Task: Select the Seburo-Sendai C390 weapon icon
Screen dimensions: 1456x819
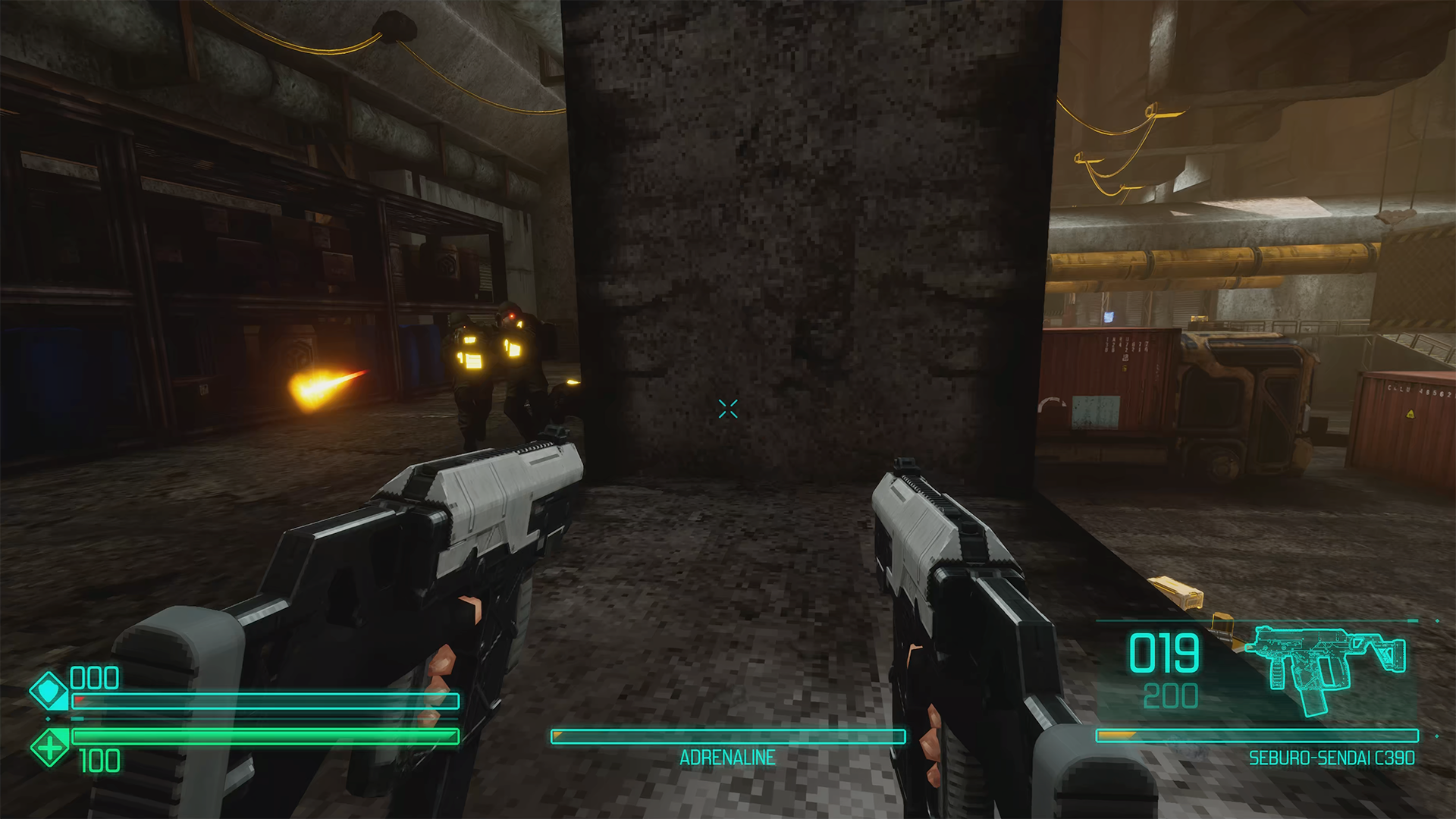Action: coord(1326,665)
